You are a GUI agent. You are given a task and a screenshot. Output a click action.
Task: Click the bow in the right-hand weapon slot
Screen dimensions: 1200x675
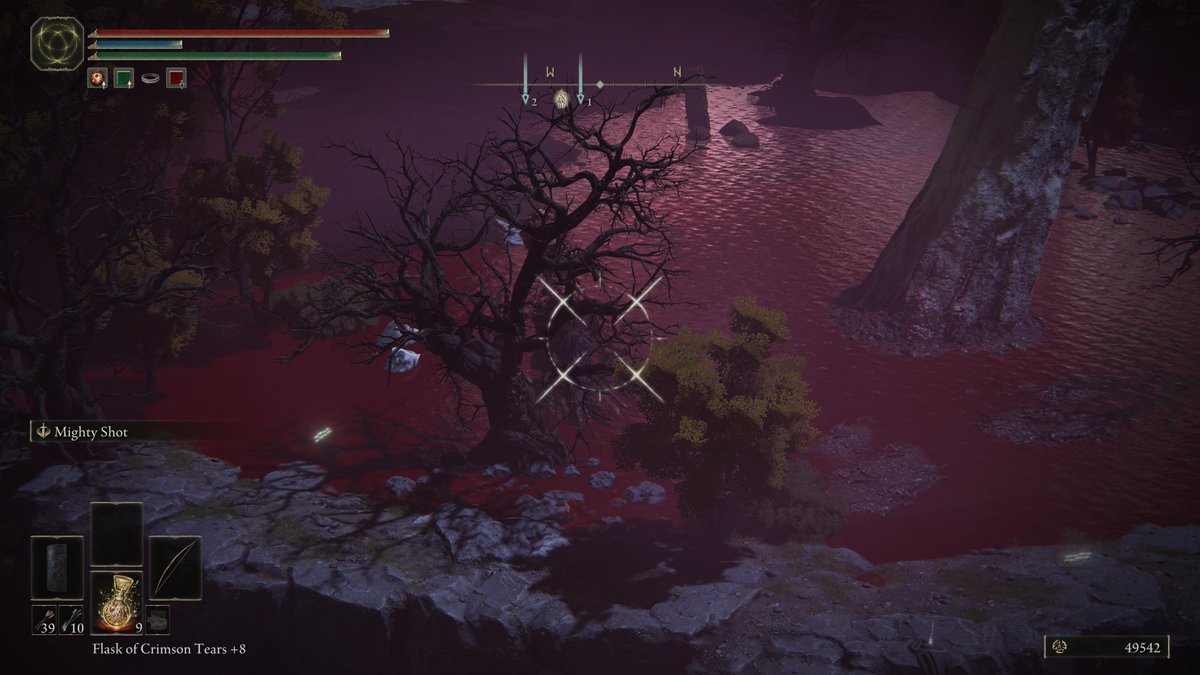(x=175, y=568)
